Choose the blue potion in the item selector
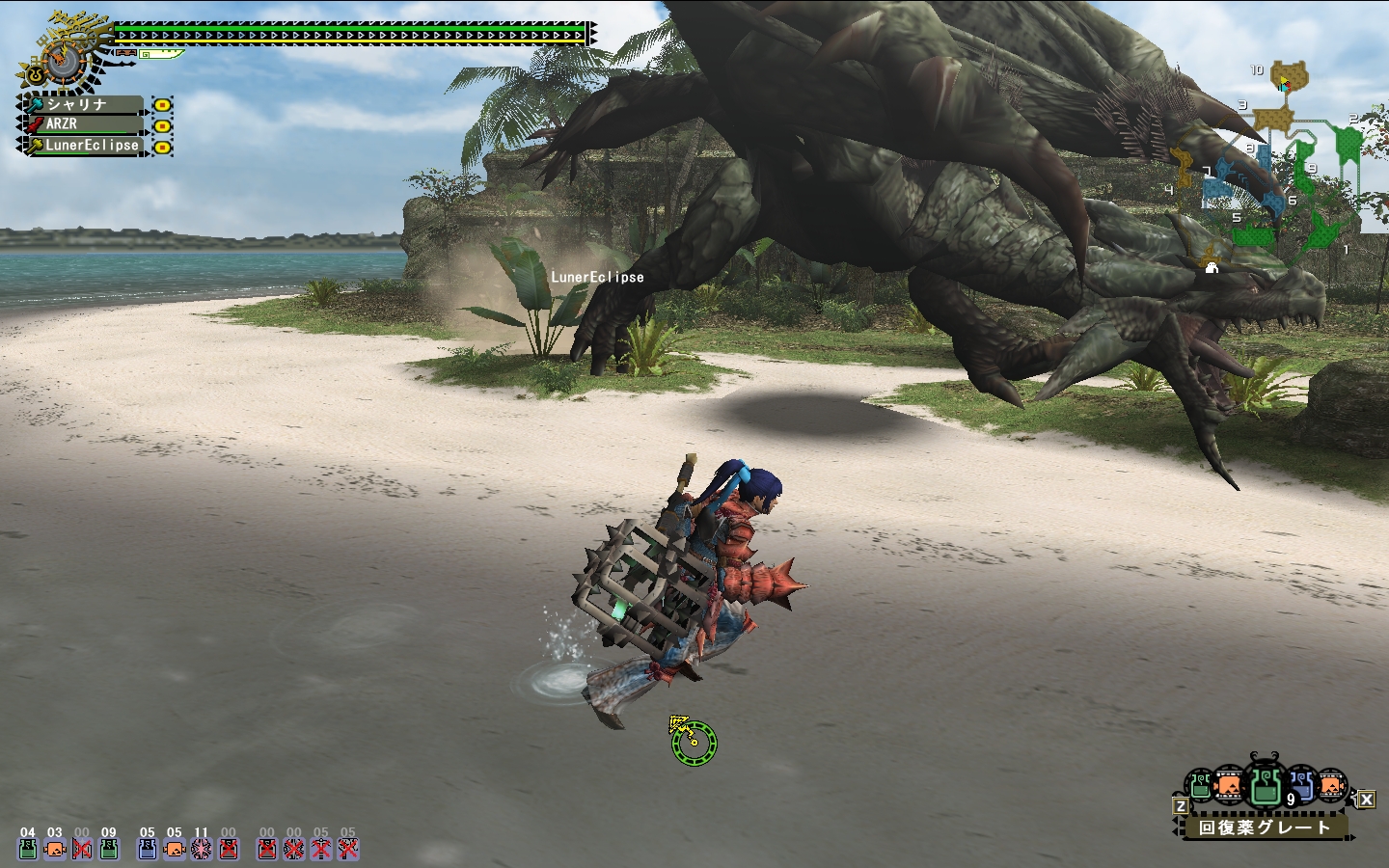This screenshot has width=1389, height=868. (1301, 786)
